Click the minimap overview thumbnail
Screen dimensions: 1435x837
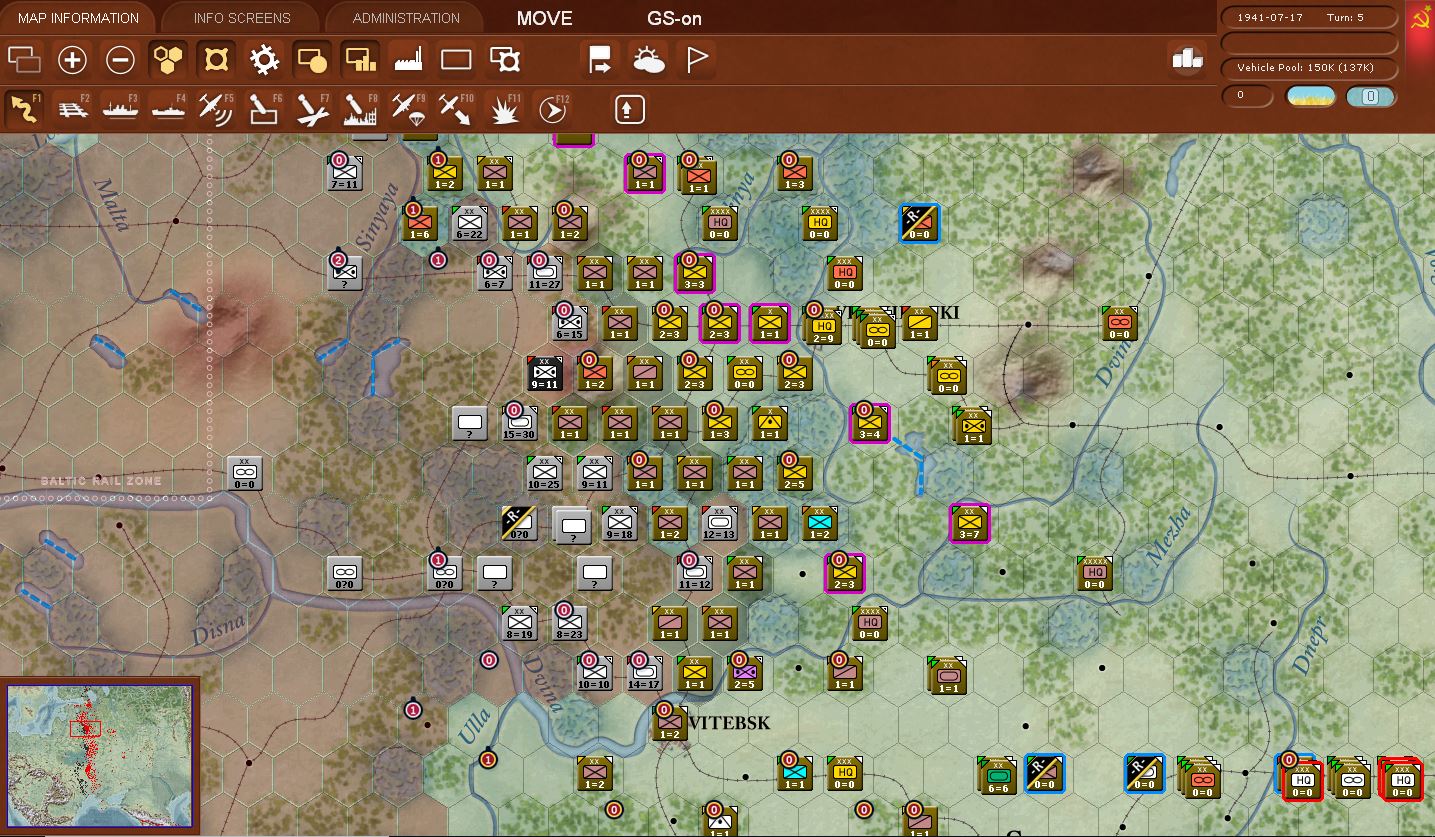tap(100, 755)
